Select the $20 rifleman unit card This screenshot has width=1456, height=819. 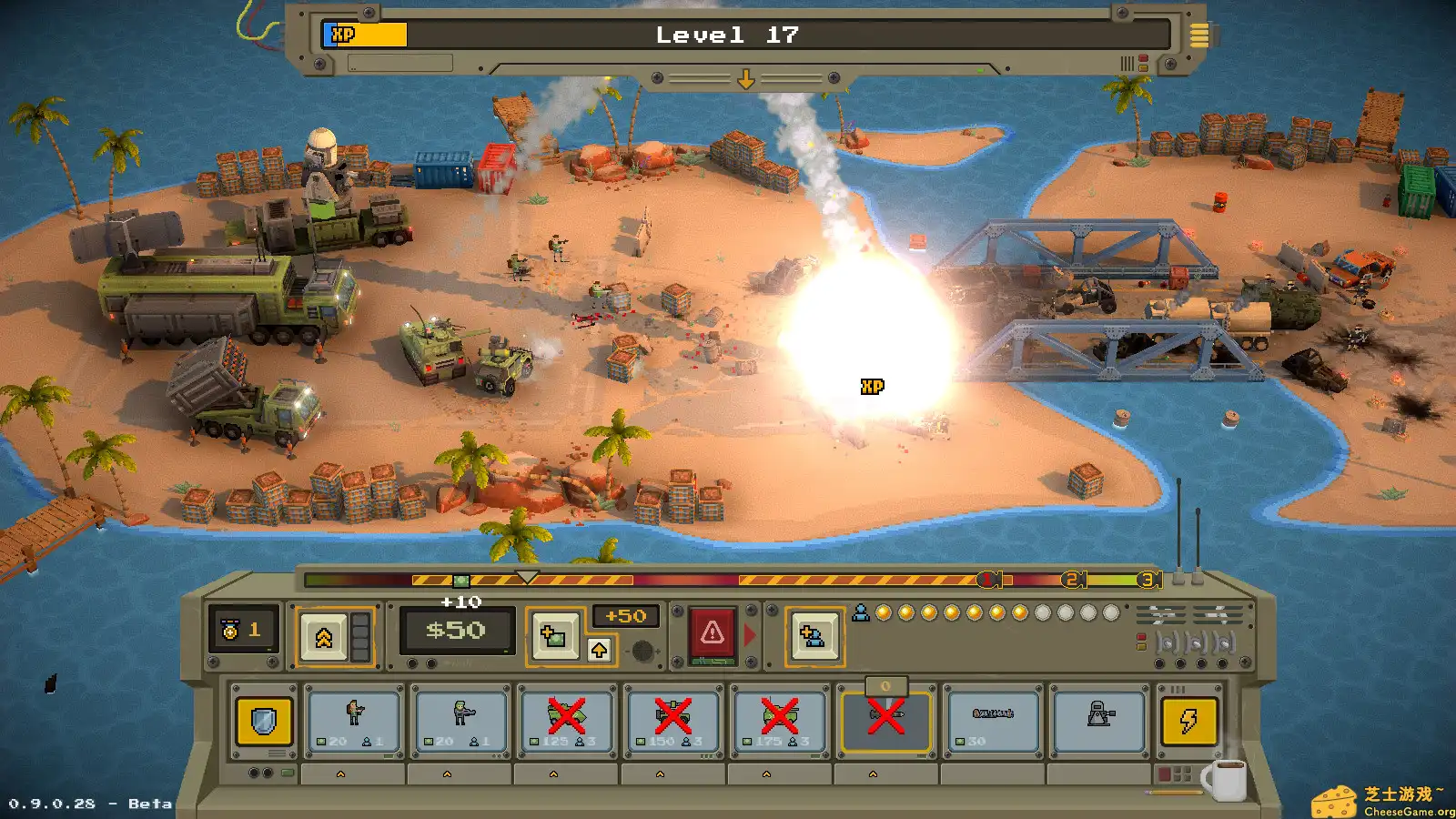pyautogui.click(x=353, y=722)
